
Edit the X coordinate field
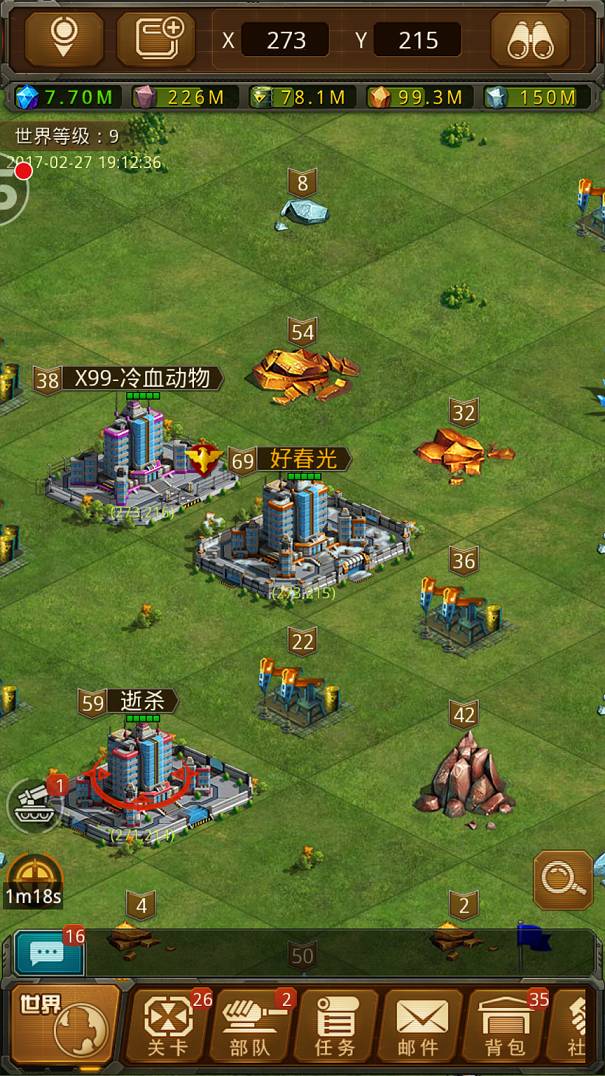[284, 41]
